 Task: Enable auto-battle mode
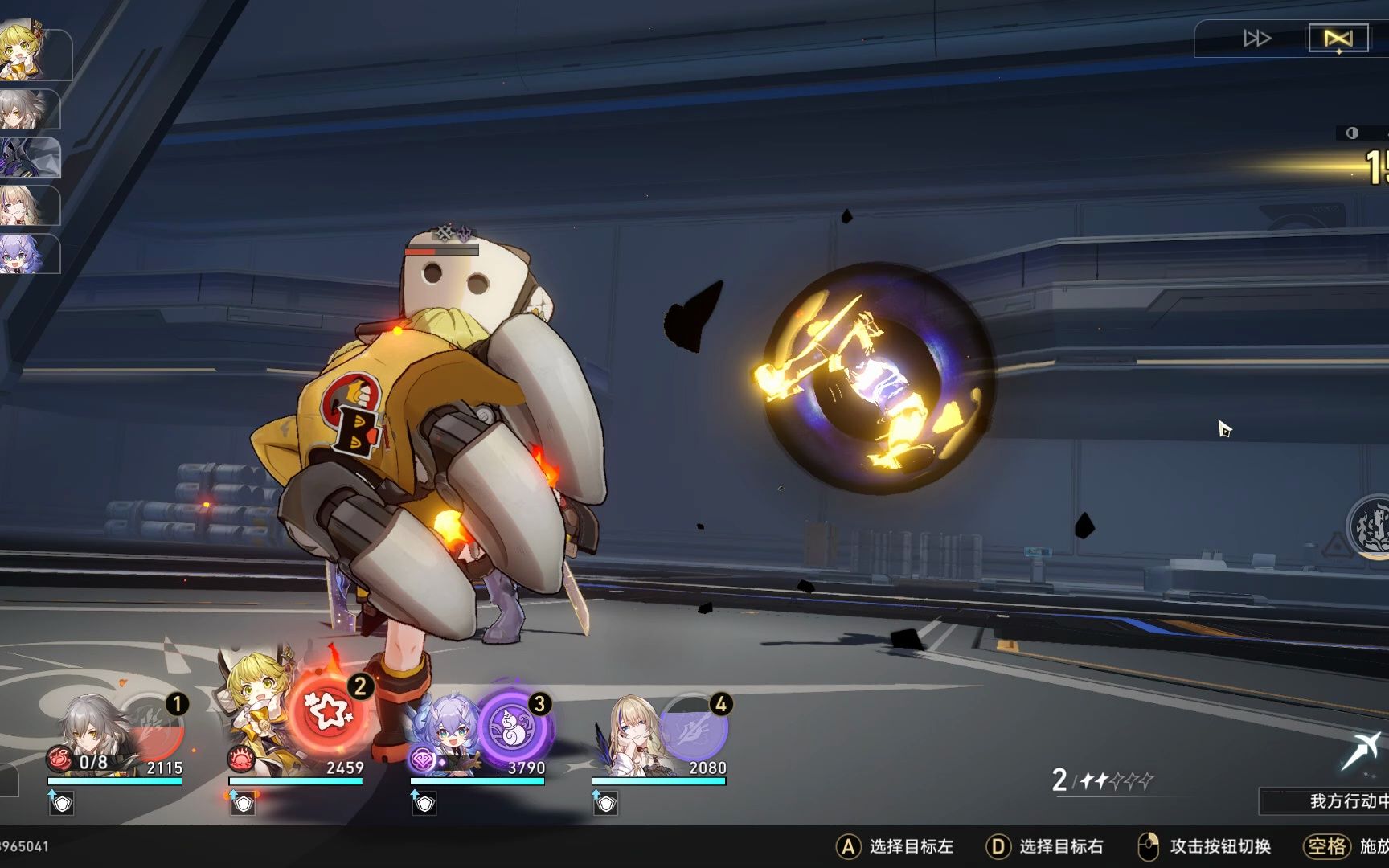1338,39
